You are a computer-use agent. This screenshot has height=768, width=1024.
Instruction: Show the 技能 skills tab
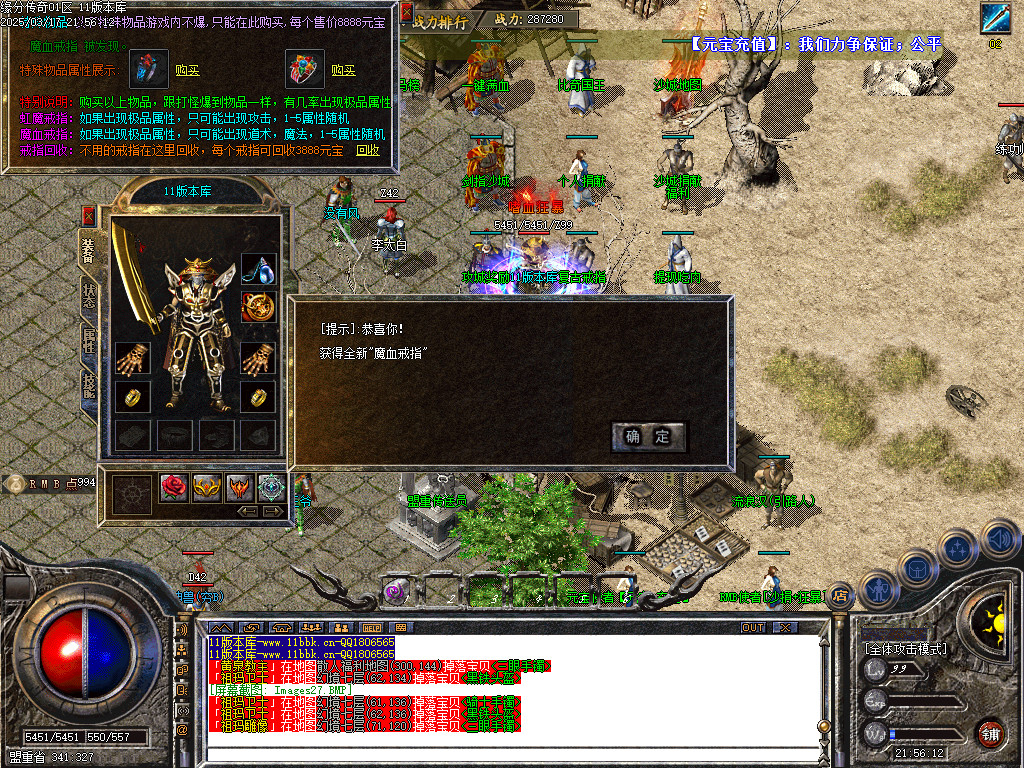point(89,386)
